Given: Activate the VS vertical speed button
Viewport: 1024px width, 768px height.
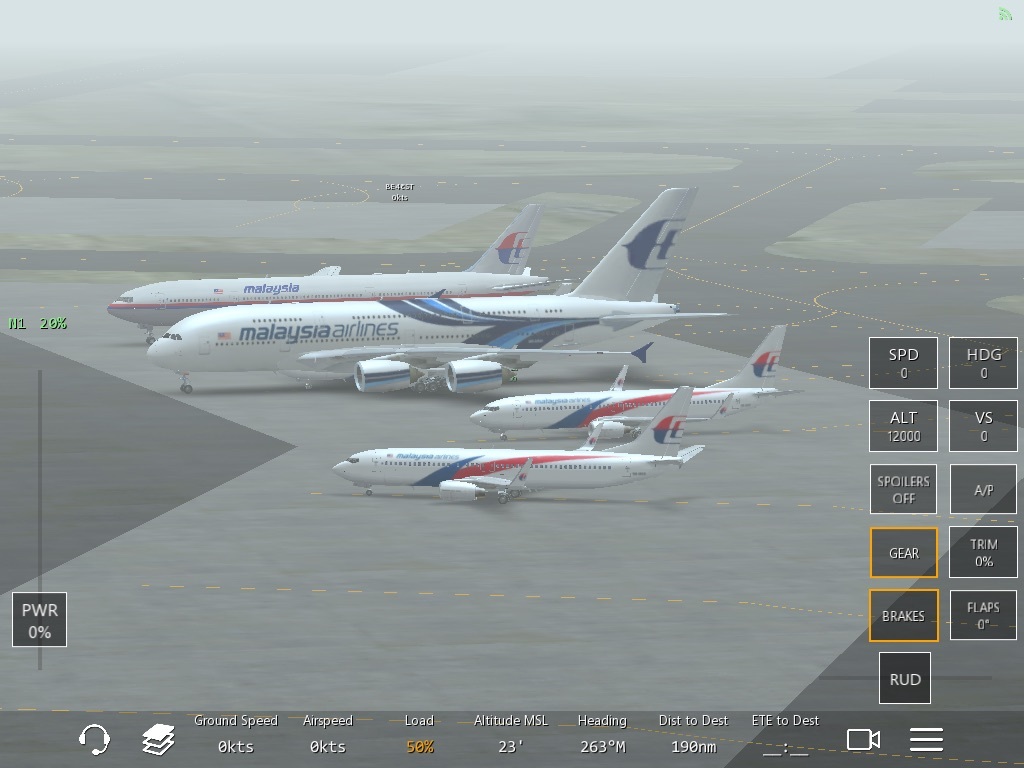Looking at the screenshot, I should coord(983,426).
